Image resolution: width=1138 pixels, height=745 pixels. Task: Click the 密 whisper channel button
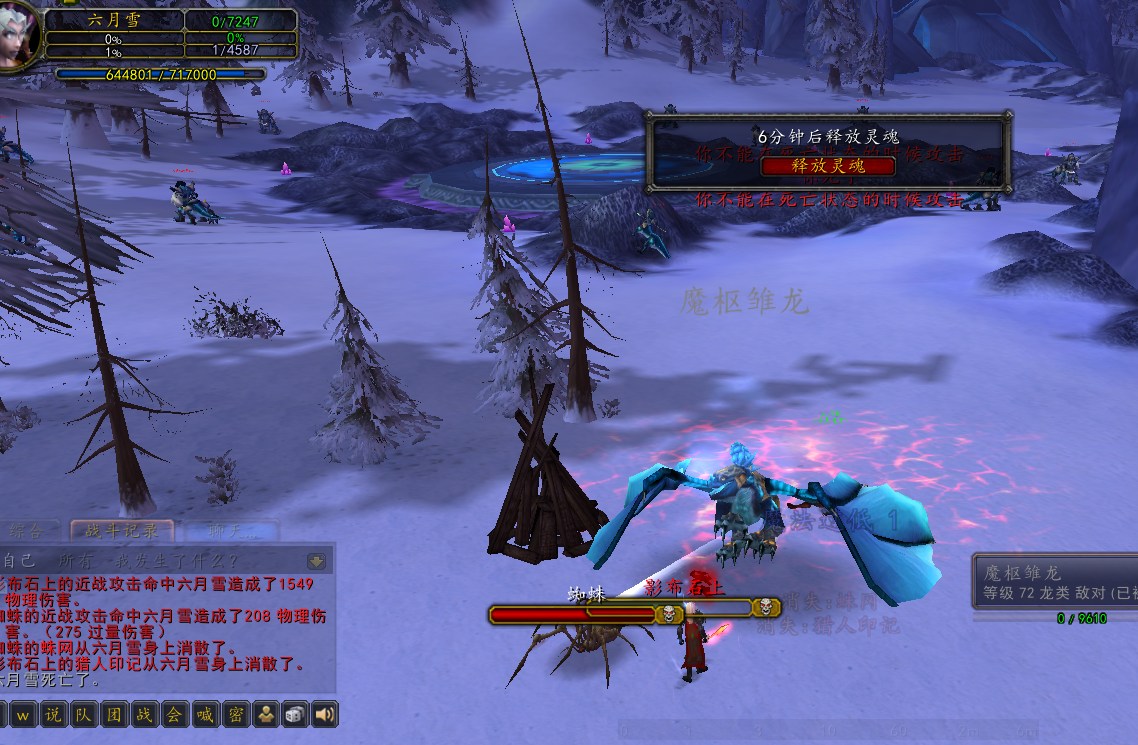pyautogui.click(x=235, y=714)
